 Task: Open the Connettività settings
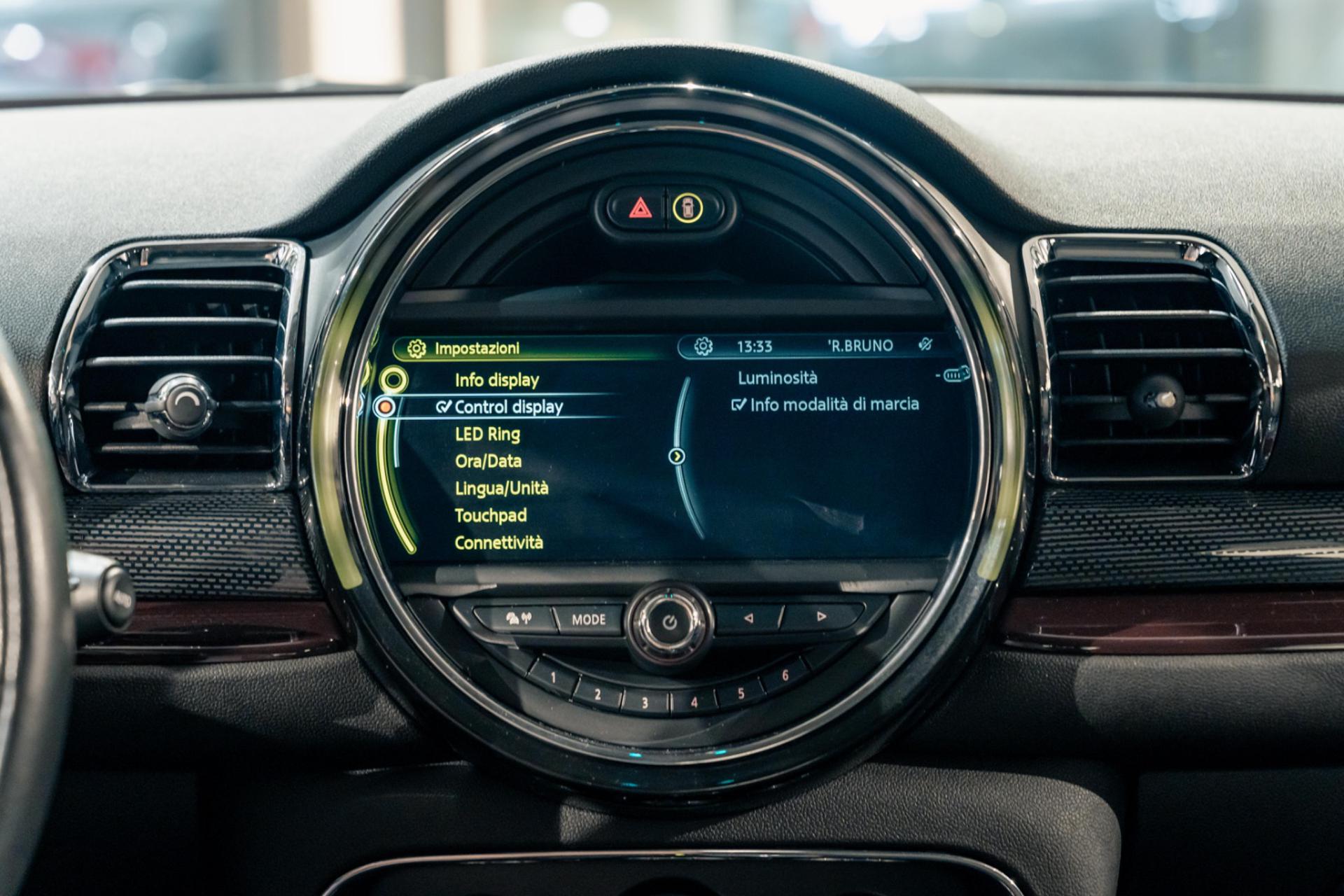coord(498,542)
